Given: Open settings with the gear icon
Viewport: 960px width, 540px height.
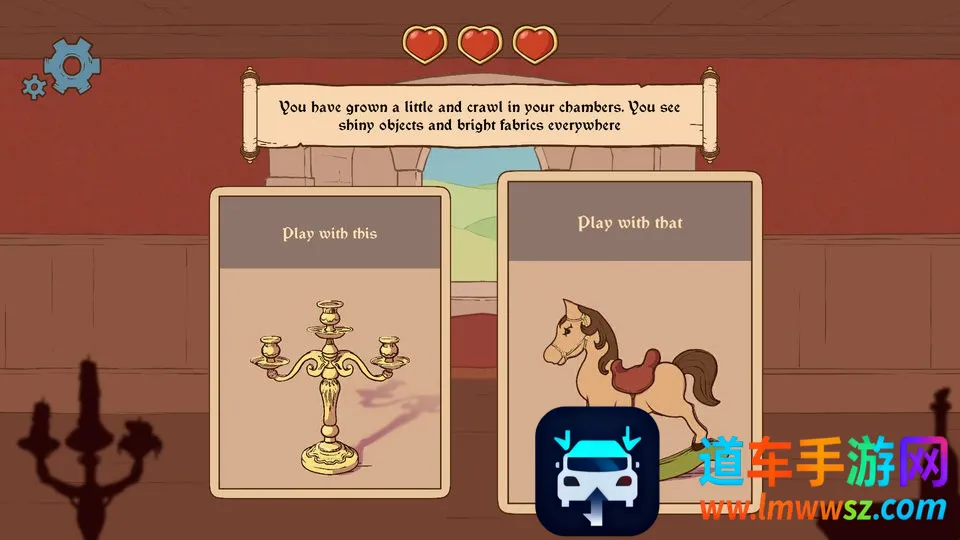Looking at the screenshot, I should [71, 66].
